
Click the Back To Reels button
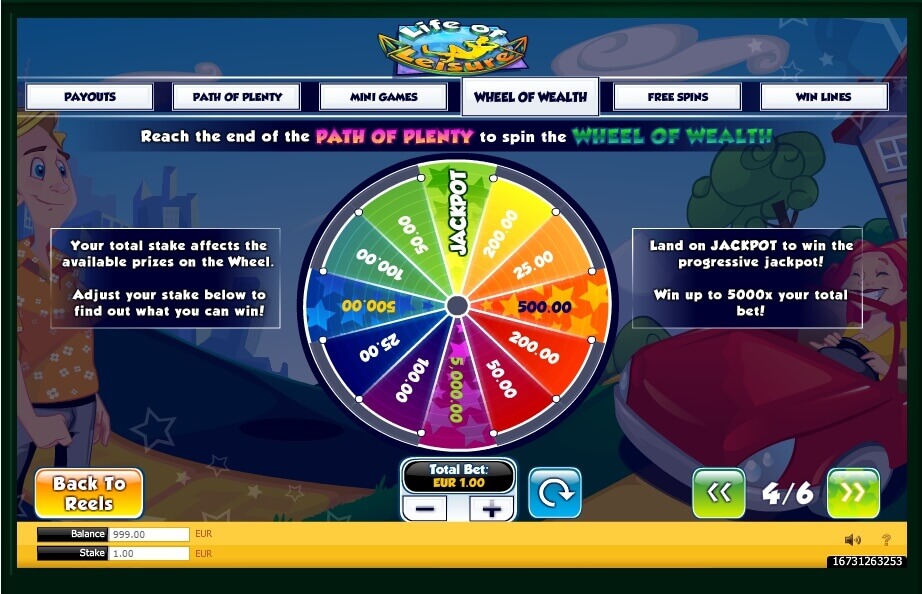[x=89, y=493]
